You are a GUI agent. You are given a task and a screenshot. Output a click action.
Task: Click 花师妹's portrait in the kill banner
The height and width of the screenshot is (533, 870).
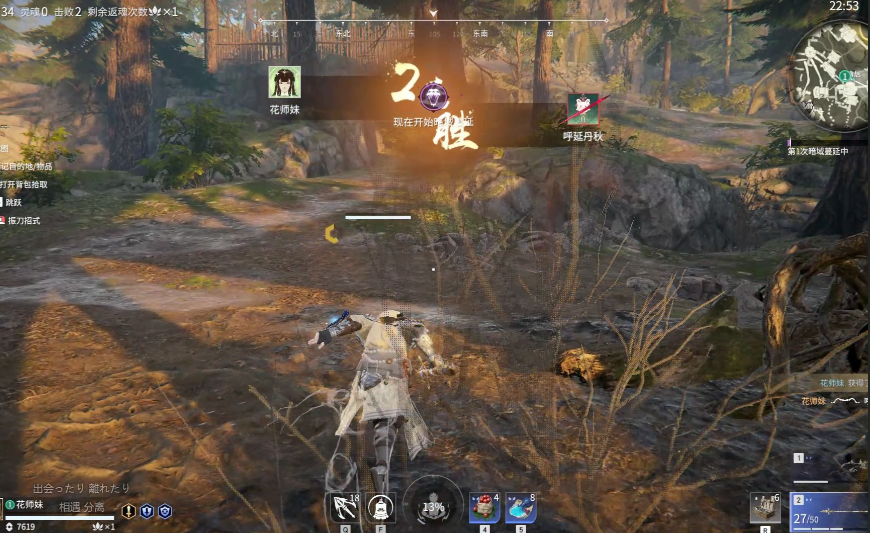pyautogui.click(x=284, y=83)
